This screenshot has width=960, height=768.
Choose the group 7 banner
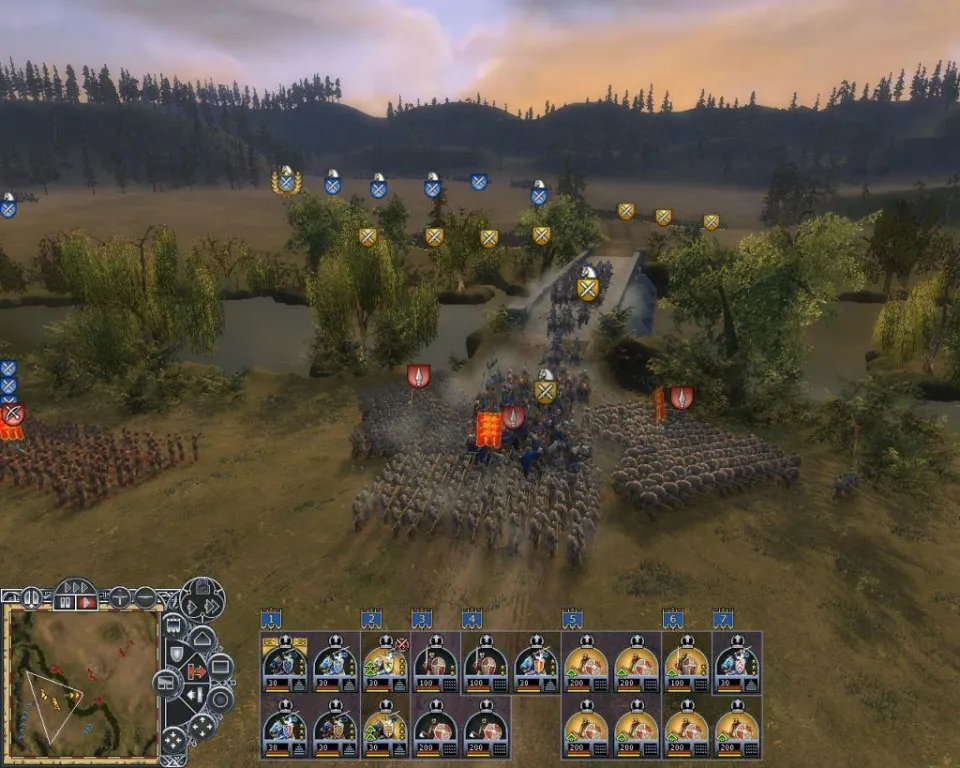[723, 619]
